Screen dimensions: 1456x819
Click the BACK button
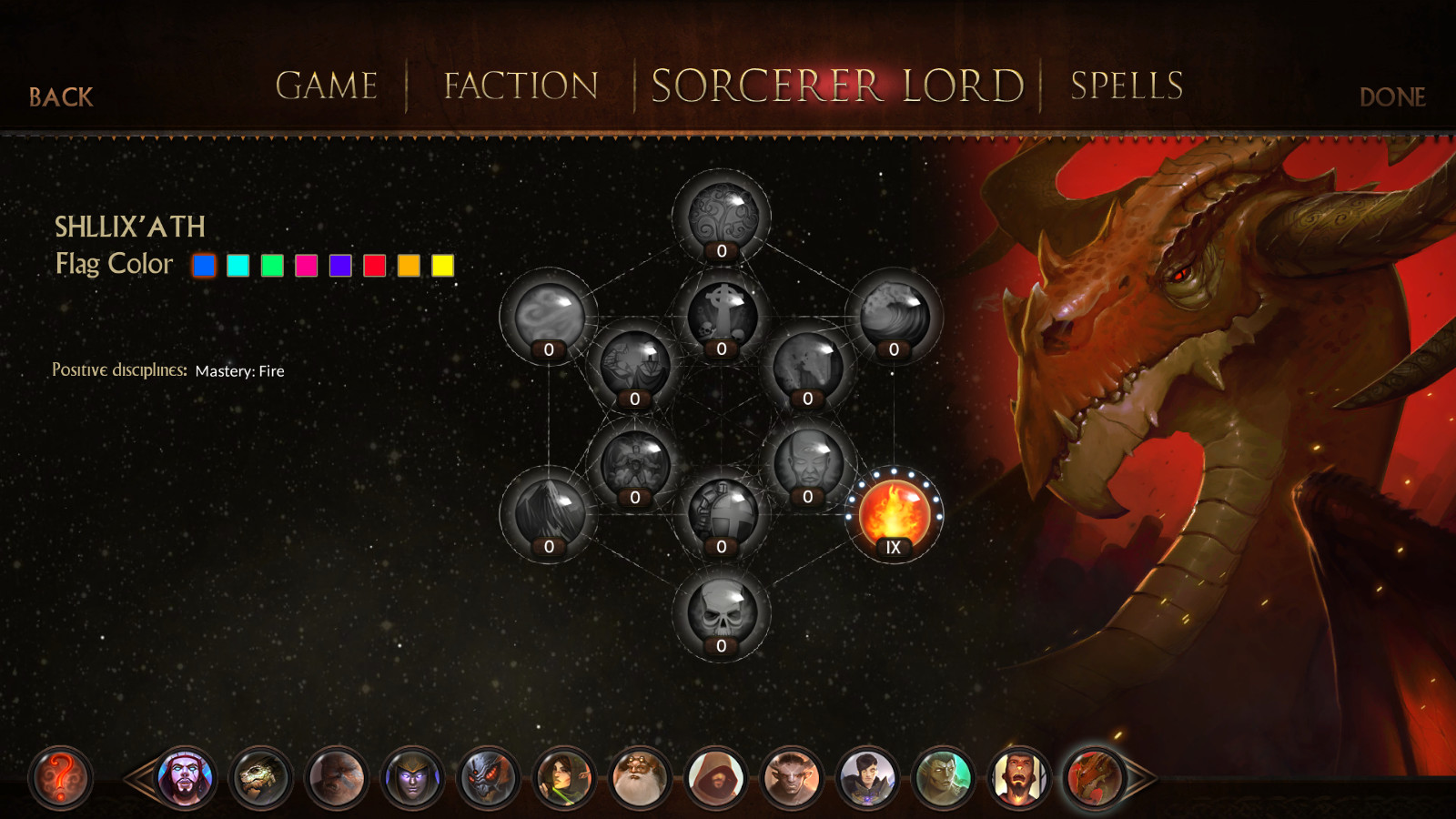[60, 97]
